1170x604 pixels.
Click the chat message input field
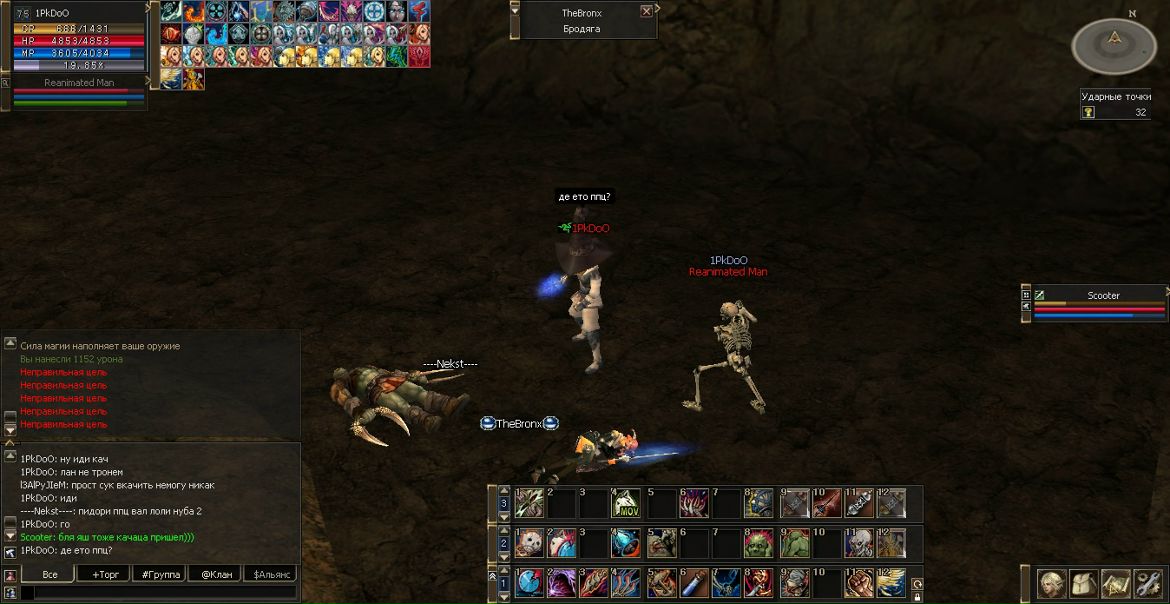pyautogui.click(x=160, y=593)
